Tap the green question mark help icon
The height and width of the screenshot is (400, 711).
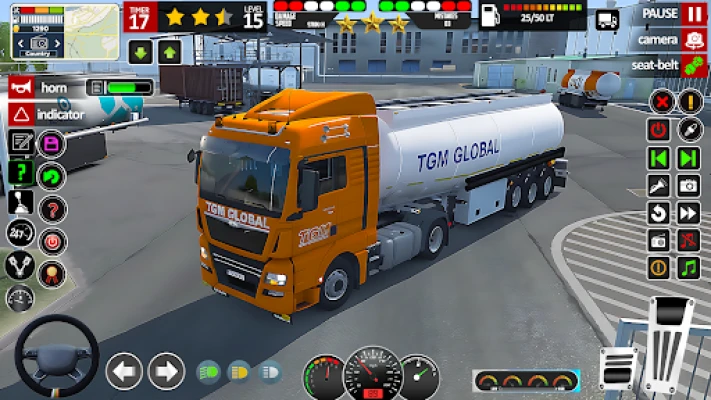coord(20,172)
